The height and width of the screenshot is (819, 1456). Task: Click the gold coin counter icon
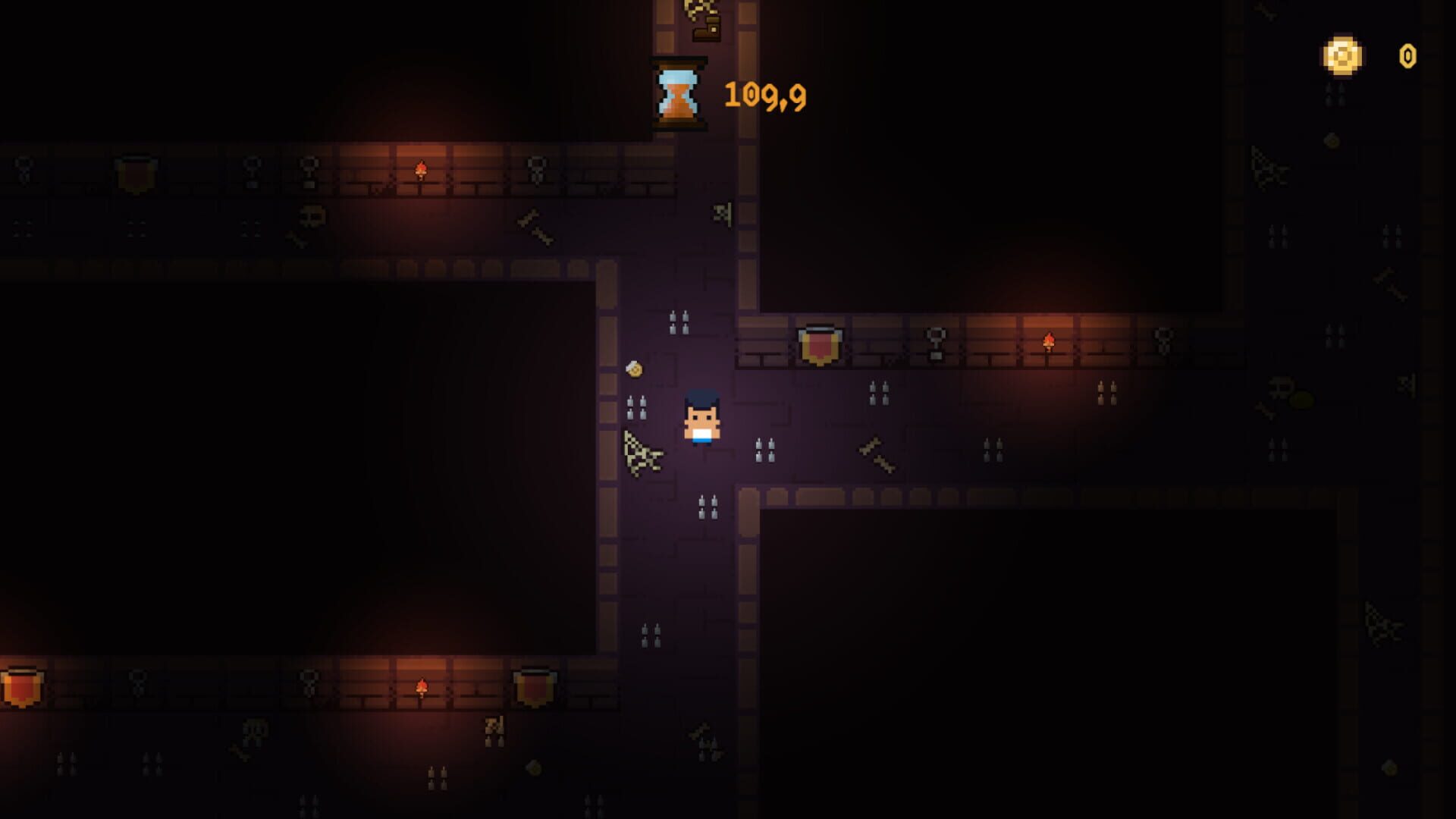pyautogui.click(x=1342, y=55)
